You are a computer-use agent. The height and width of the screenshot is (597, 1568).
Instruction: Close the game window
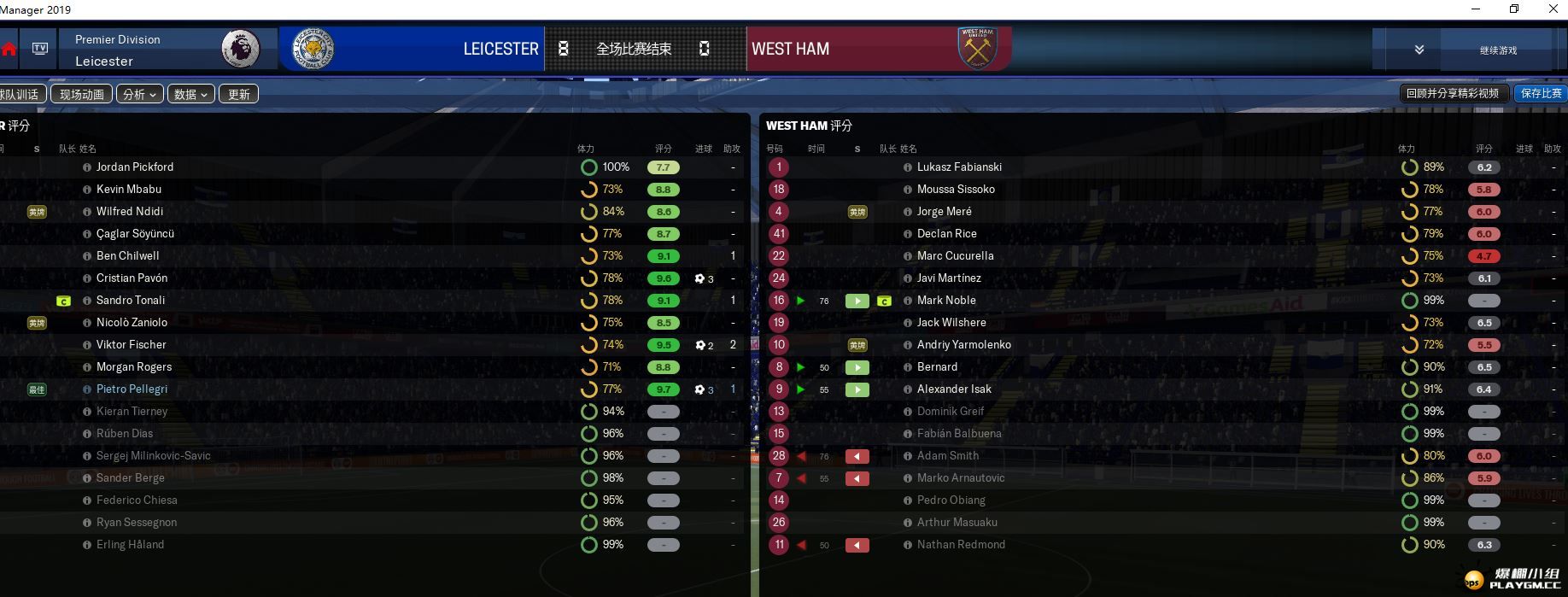point(1553,9)
